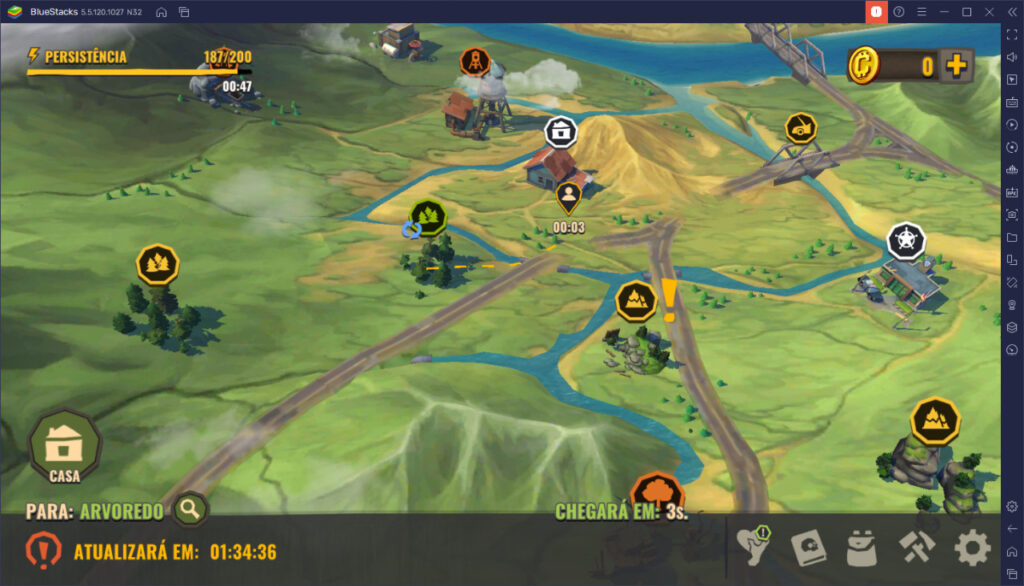Screen dimensions: 1024x586
Task: Go to the BlueStacks home screen
Action: click(161, 11)
